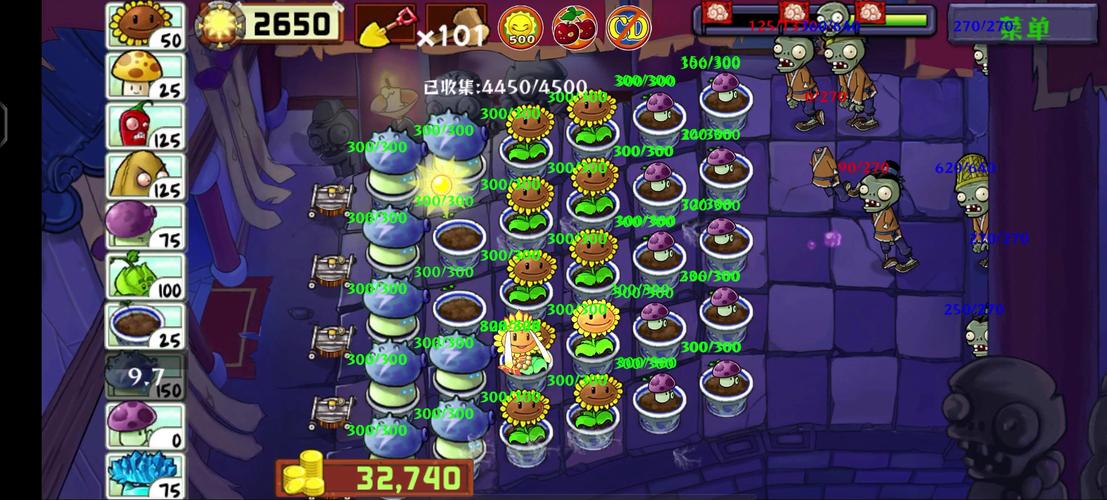The width and height of the screenshot is (1107, 500).
Task: Select the free Puff-shroom seed packet
Action: pyautogui.click(x=145, y=426)
